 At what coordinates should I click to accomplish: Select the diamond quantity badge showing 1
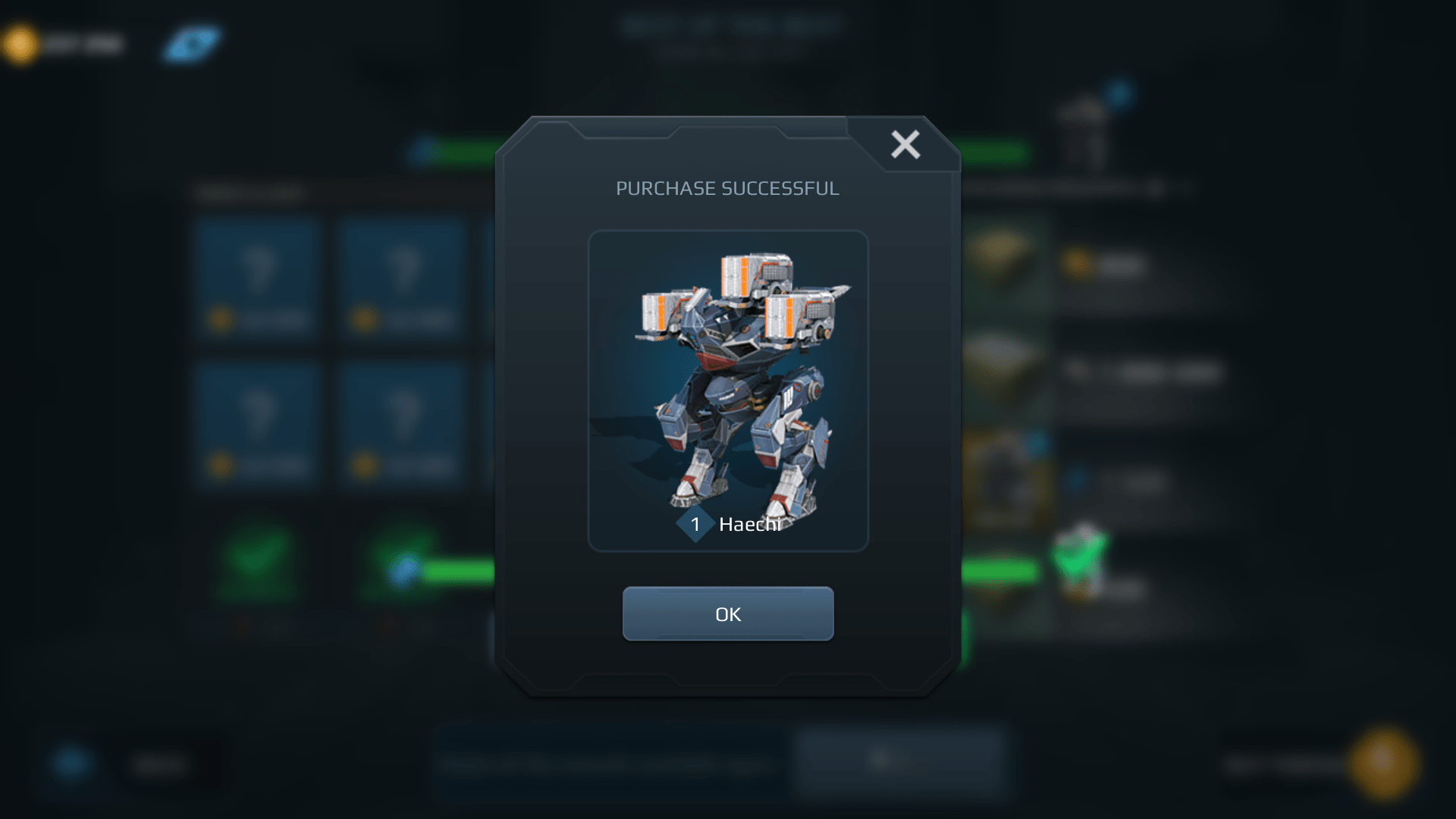coord(695,524)
